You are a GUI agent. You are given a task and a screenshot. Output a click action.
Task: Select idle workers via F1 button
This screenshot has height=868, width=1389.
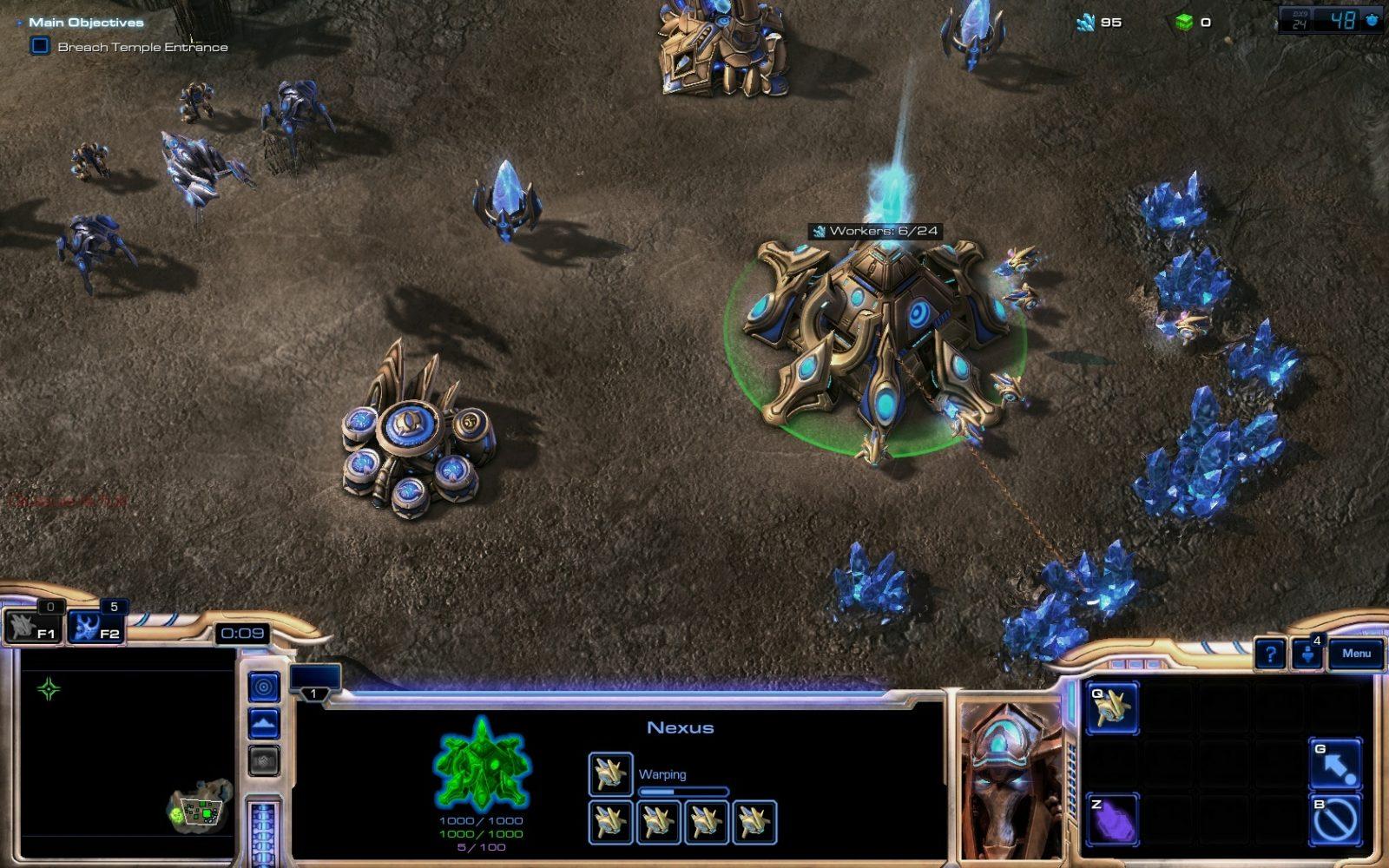pos(33,627)
